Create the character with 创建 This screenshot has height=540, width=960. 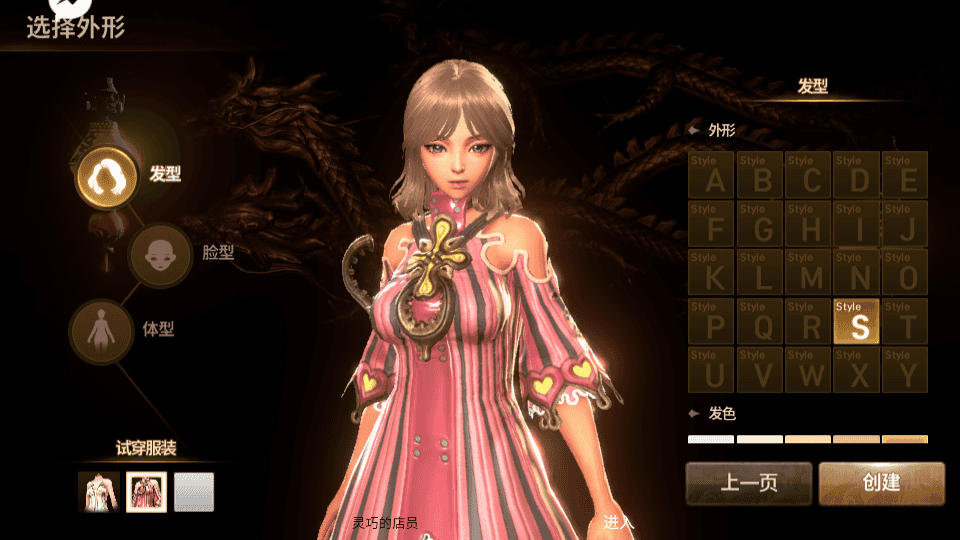pos(881,483)
